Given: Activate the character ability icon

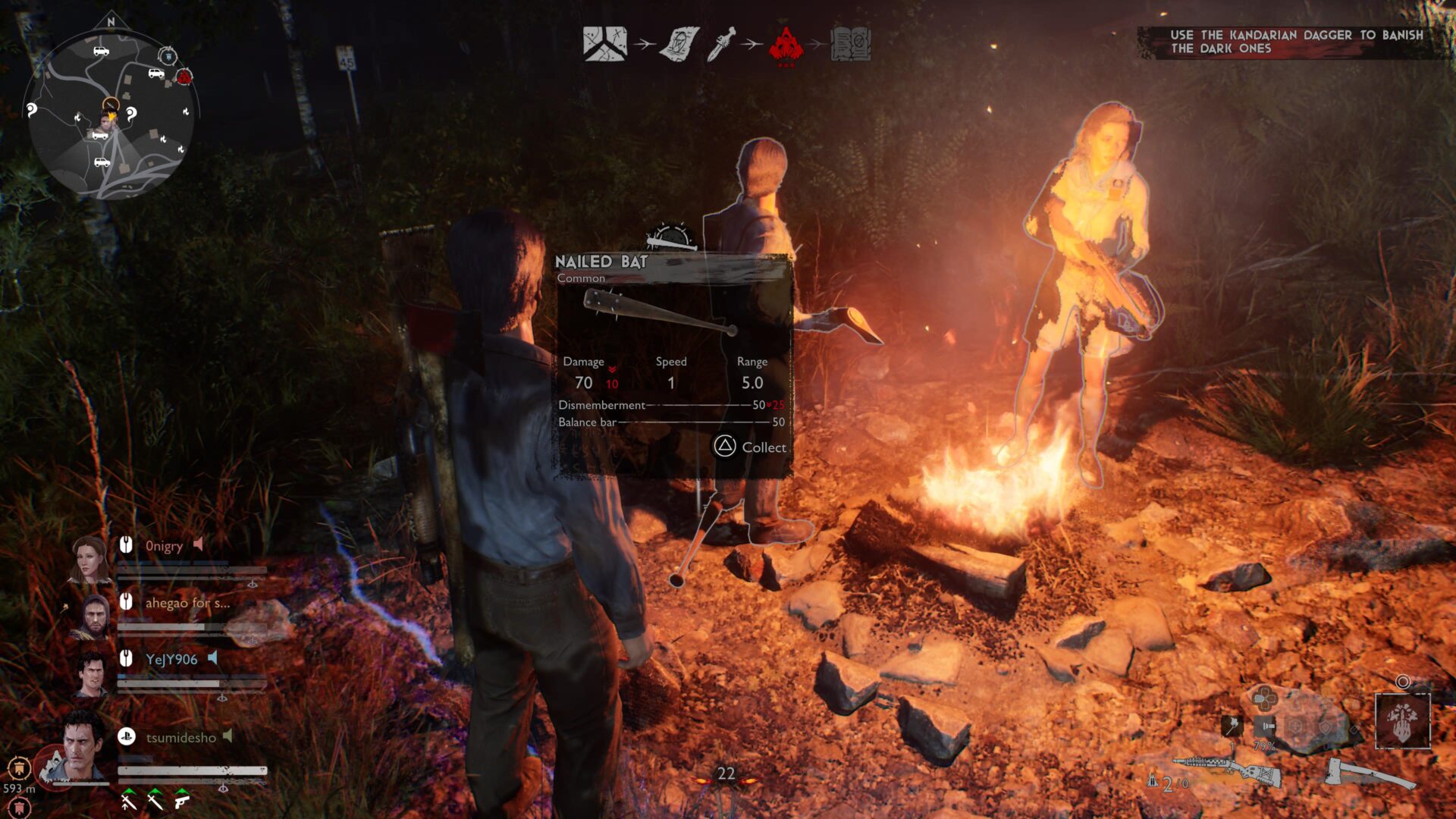Looking at the screenshot, I should [1402, 720].
